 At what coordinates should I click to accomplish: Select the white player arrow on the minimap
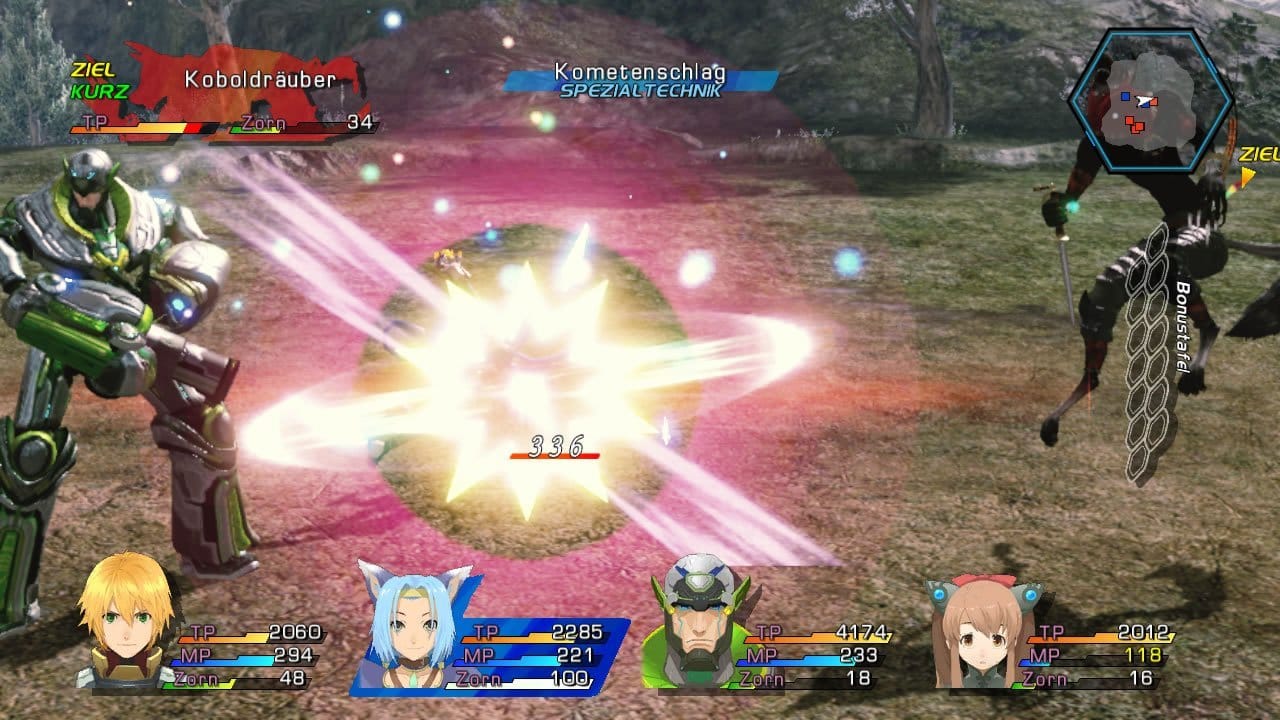[1143, 101]
